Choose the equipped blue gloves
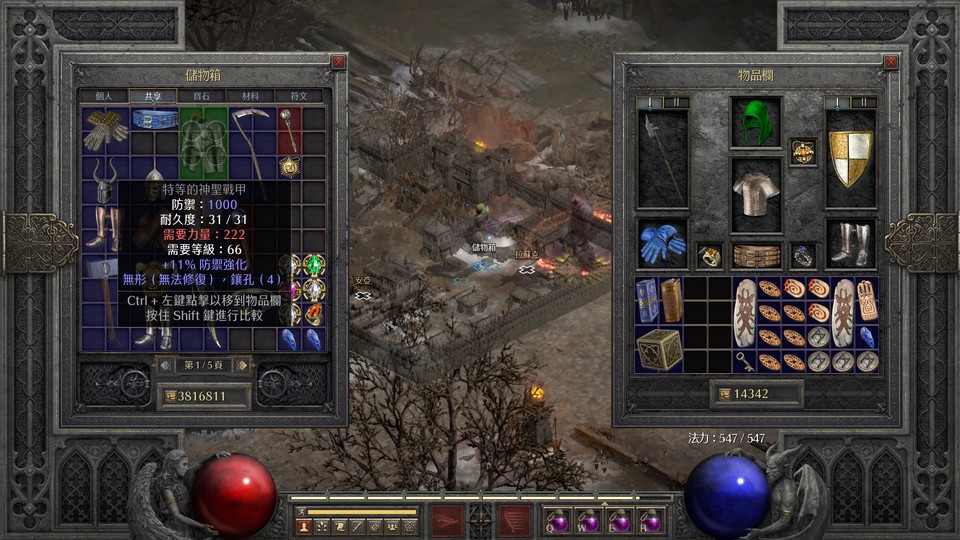The image size is (960, 540). 661,244
